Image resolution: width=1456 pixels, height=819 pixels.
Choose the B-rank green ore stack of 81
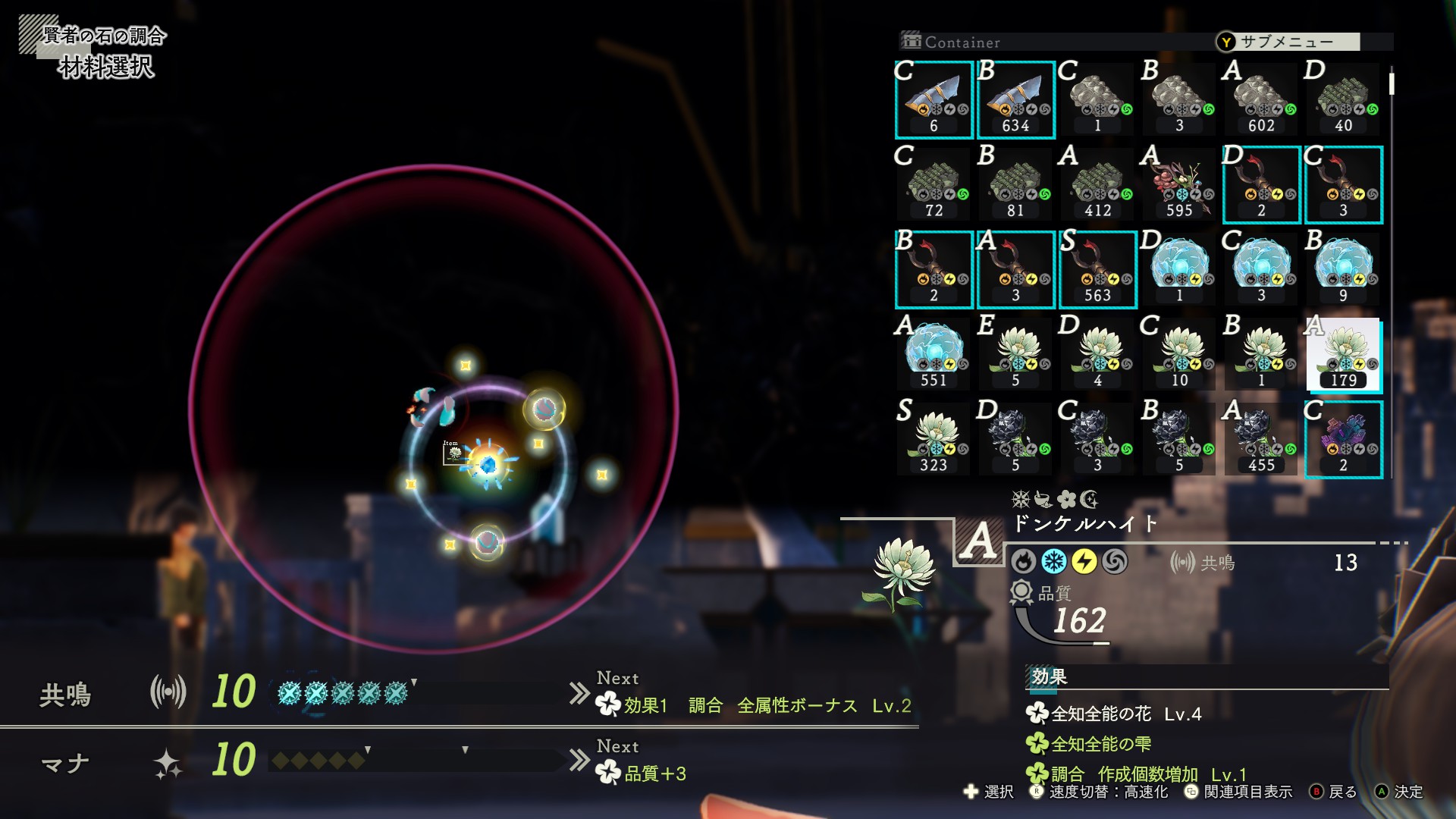1016,185
